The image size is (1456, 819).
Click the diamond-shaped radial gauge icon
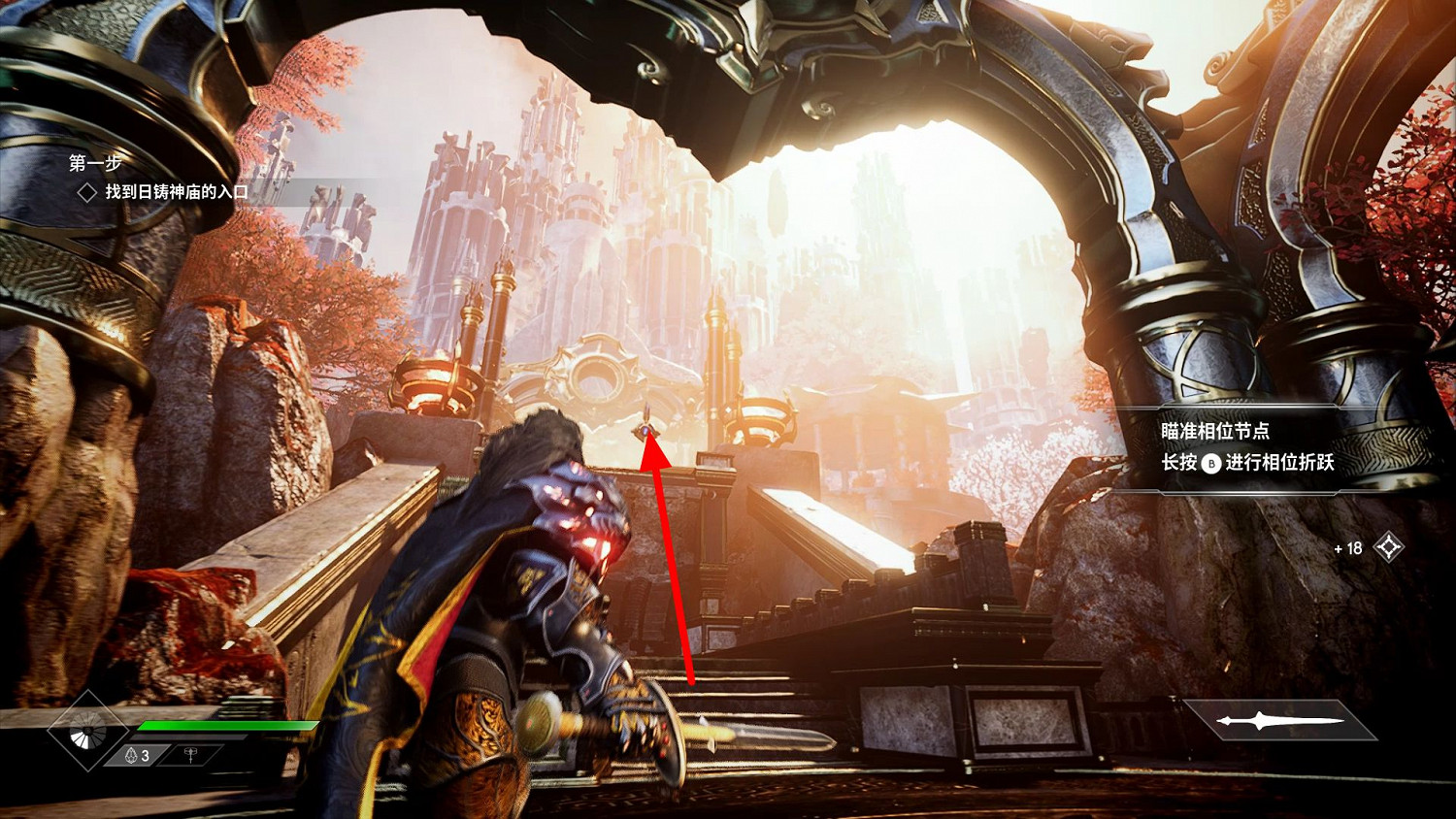point(87,731)
